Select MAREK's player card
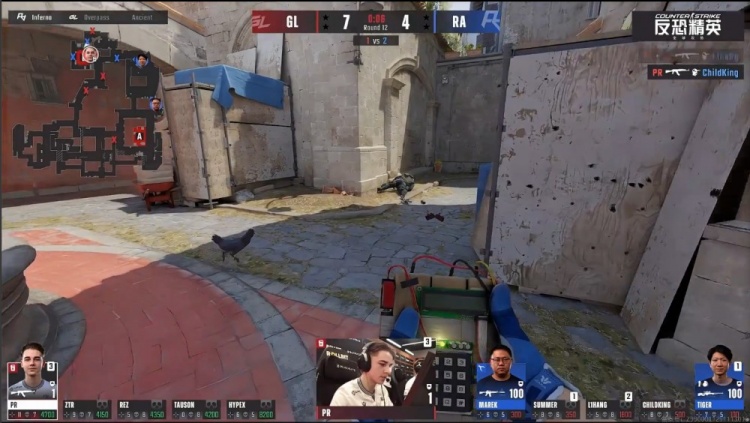The width and height of the screenshot is (750, 423). [501, 381]
